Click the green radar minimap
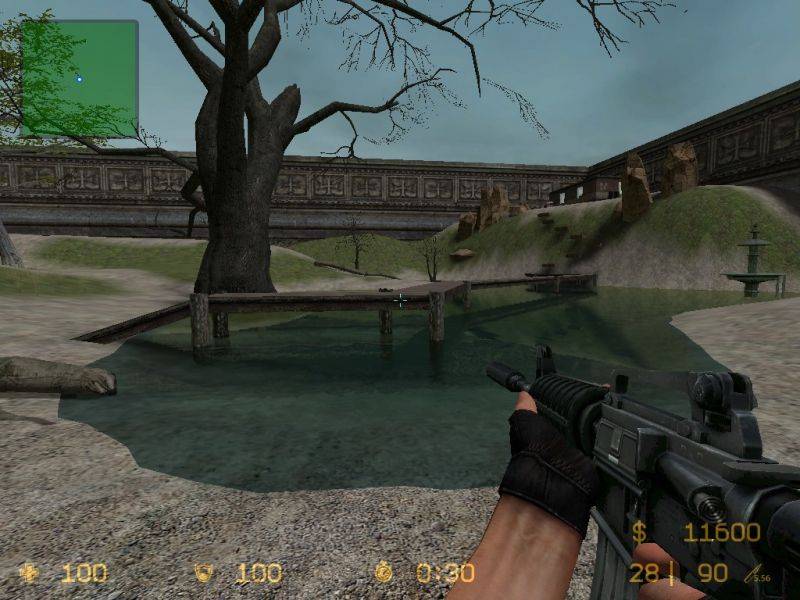 tap(79, 78)
